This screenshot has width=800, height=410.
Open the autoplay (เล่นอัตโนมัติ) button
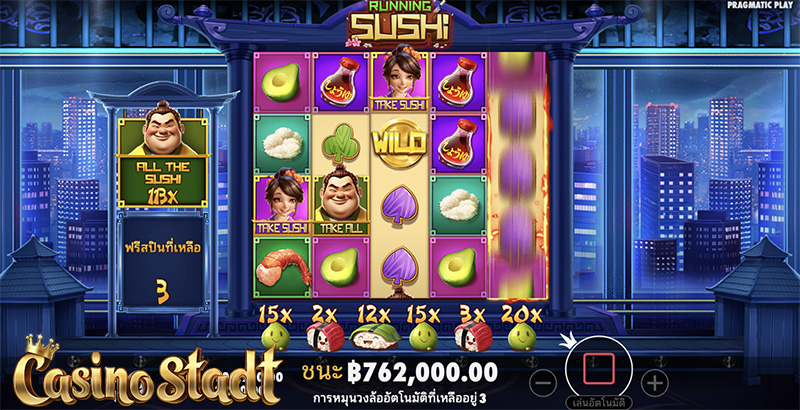[597, 401]
